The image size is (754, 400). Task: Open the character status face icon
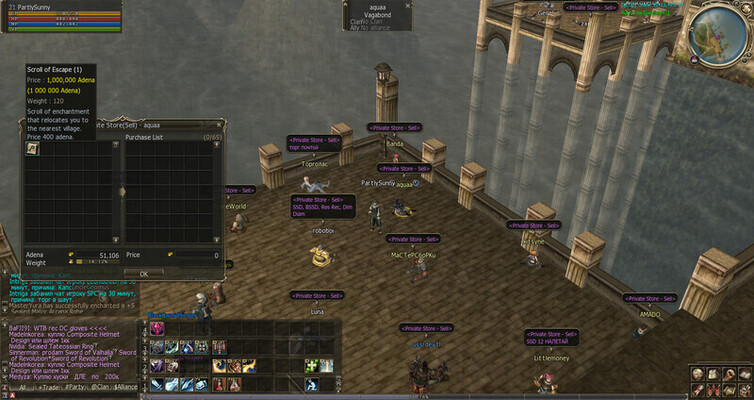(698, 373)
